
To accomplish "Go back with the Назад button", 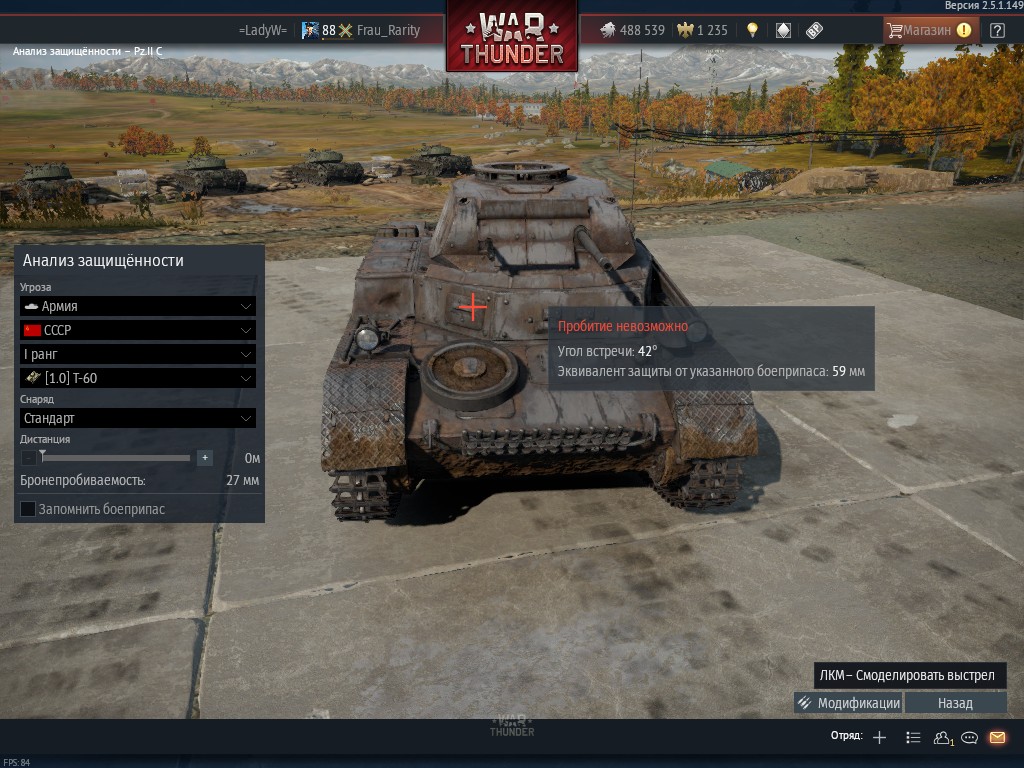I will pyautogui.click(x=955, y=703).
